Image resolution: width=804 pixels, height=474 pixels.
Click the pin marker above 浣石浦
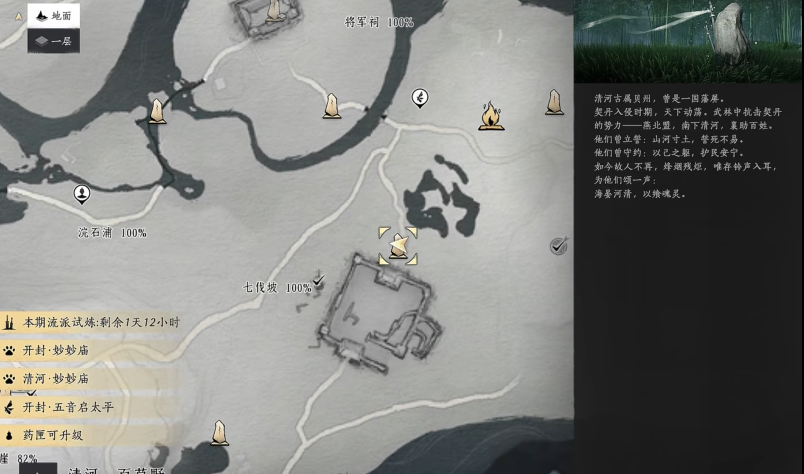(82, 193)
